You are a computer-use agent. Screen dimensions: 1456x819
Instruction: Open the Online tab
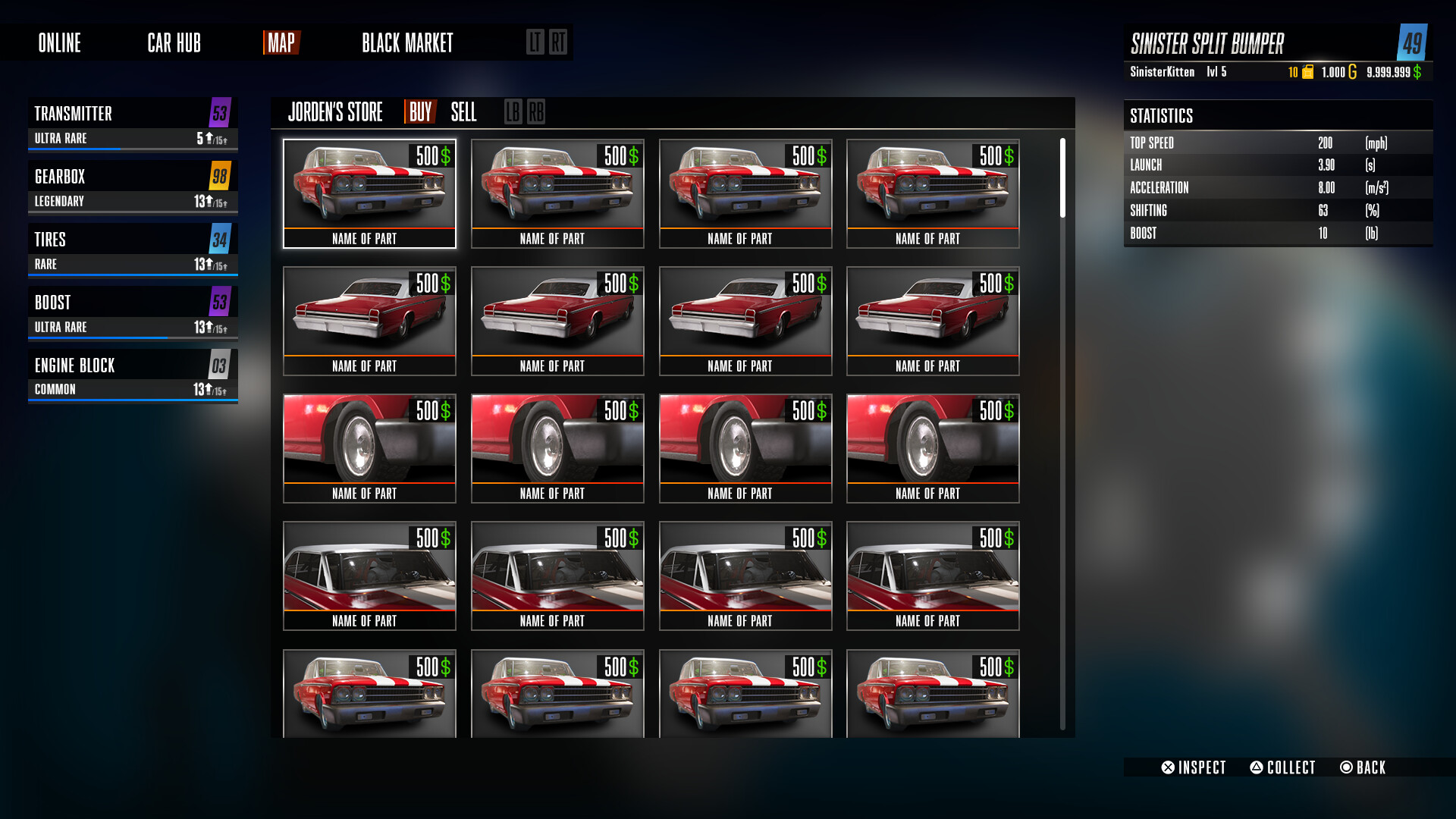[x=60, y=43]
